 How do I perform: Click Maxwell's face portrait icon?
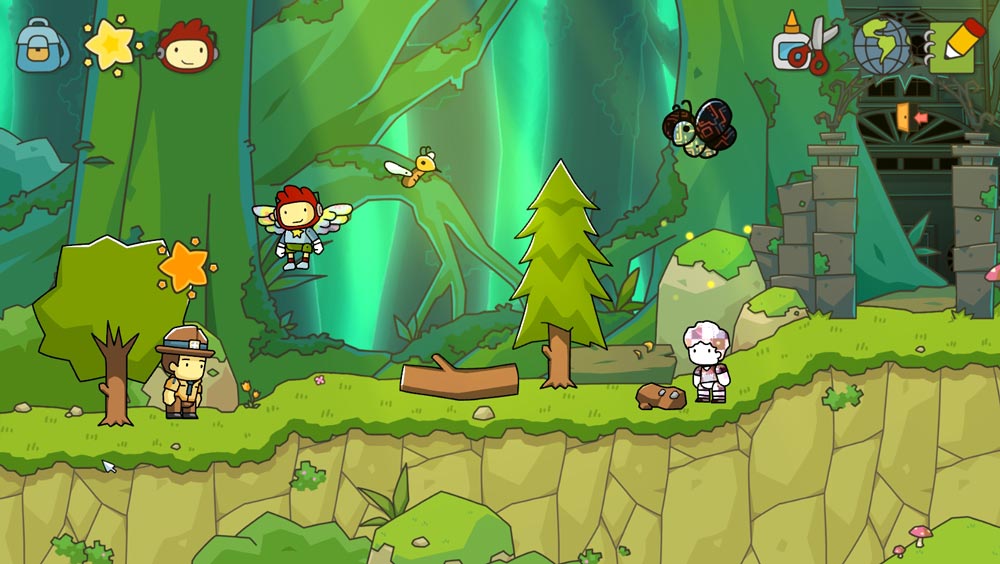tap(187, 46)
